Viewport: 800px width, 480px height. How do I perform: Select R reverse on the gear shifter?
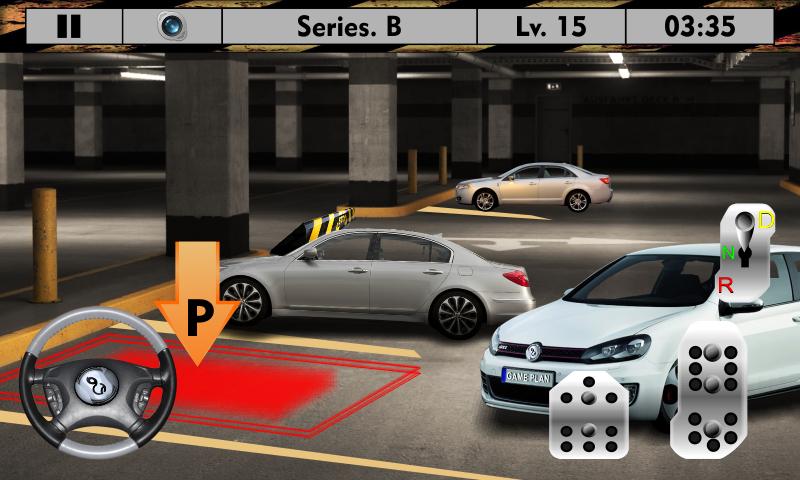click(726, 285)
